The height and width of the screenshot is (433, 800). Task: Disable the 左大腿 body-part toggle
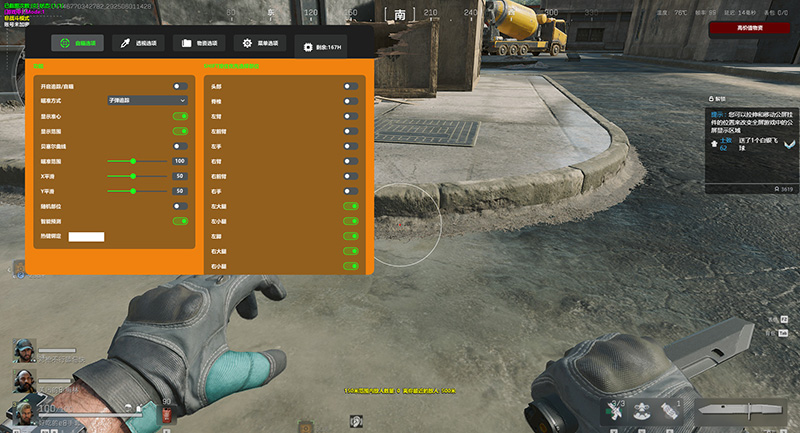pos(350,207)
